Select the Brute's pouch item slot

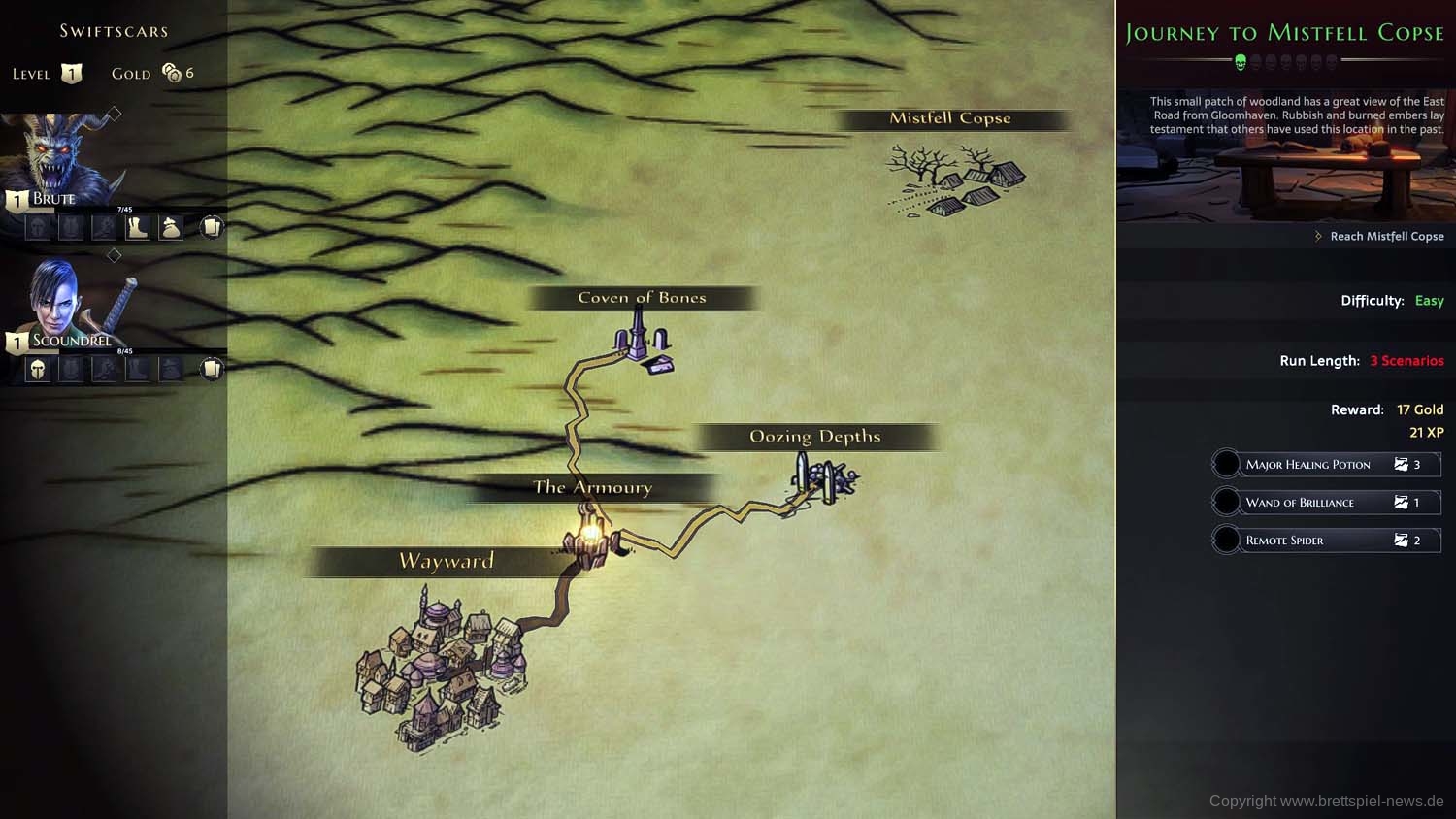click(171, 228)
